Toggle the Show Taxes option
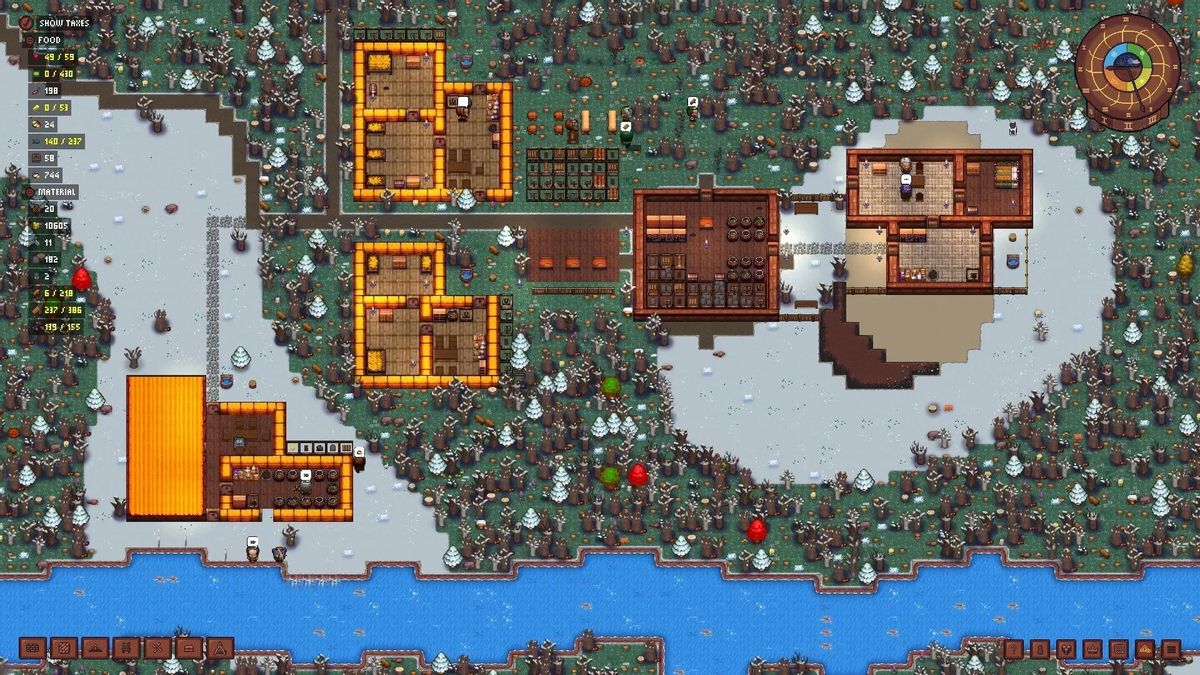Image resolution: width=1200 pixels, height=675 pixels. tap(27, 22)
